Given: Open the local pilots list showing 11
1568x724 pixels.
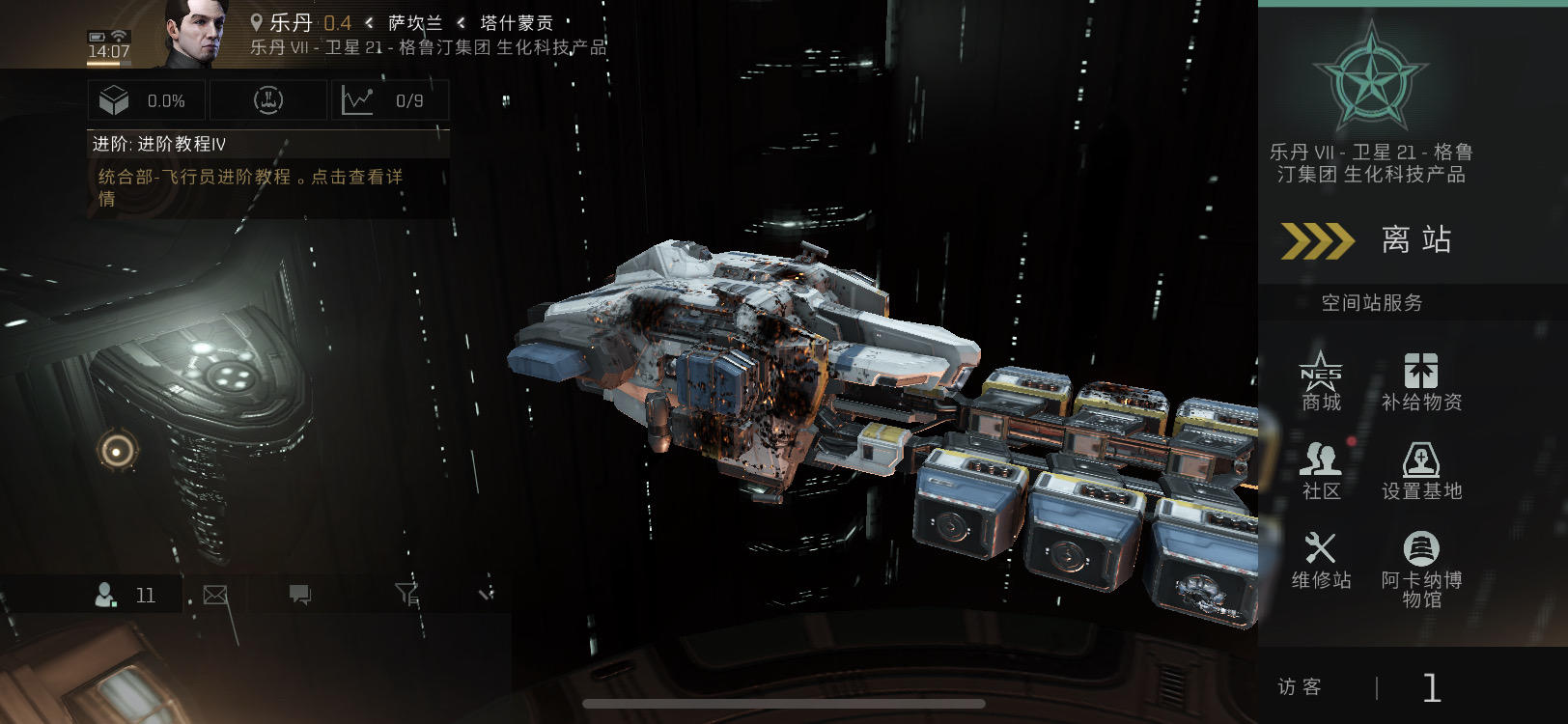Looking at the screenshot, I should click(126, 595).
